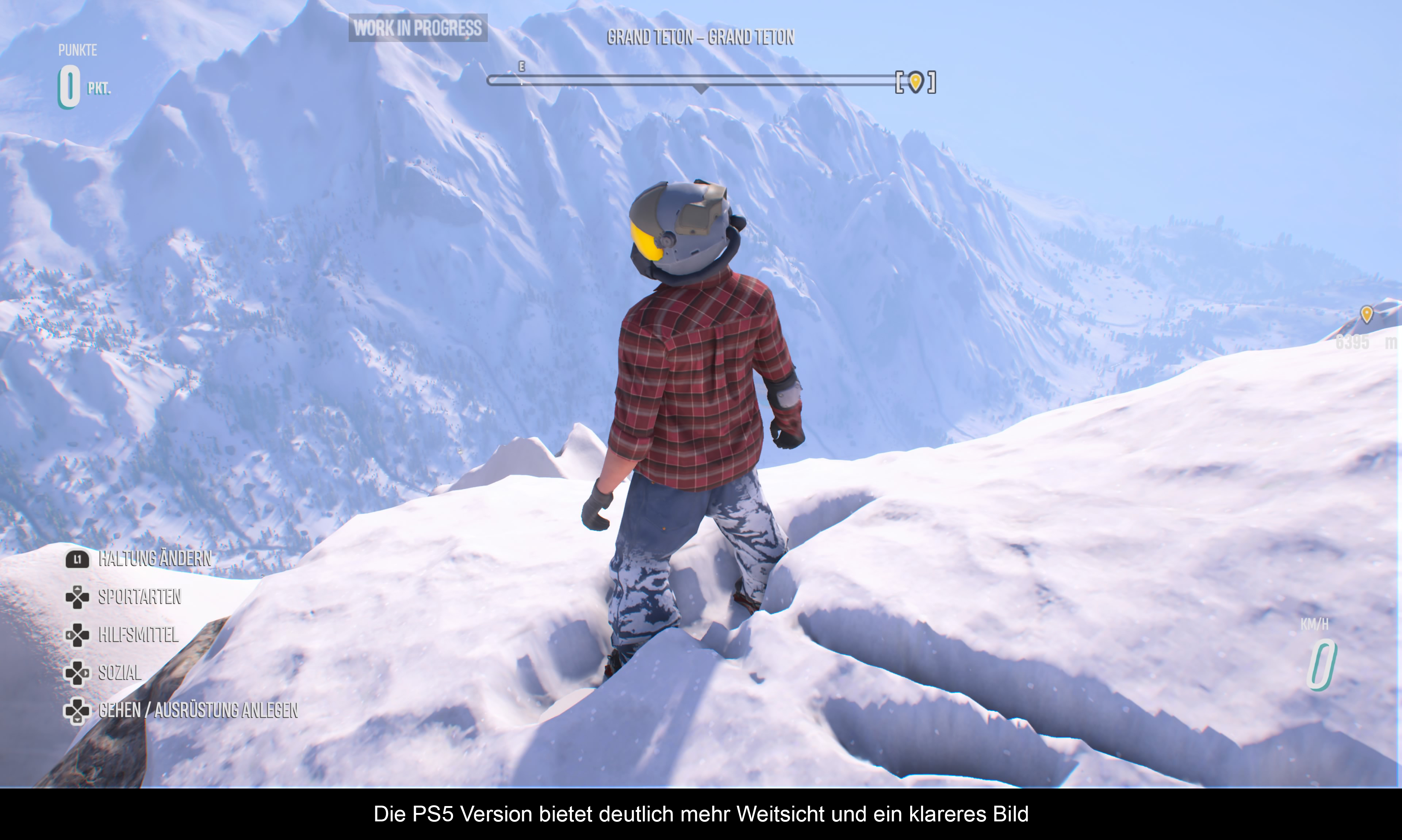Choose the Hilfsmittel entry
Viewport: 1402px width, 840px height.
(138, 634)
